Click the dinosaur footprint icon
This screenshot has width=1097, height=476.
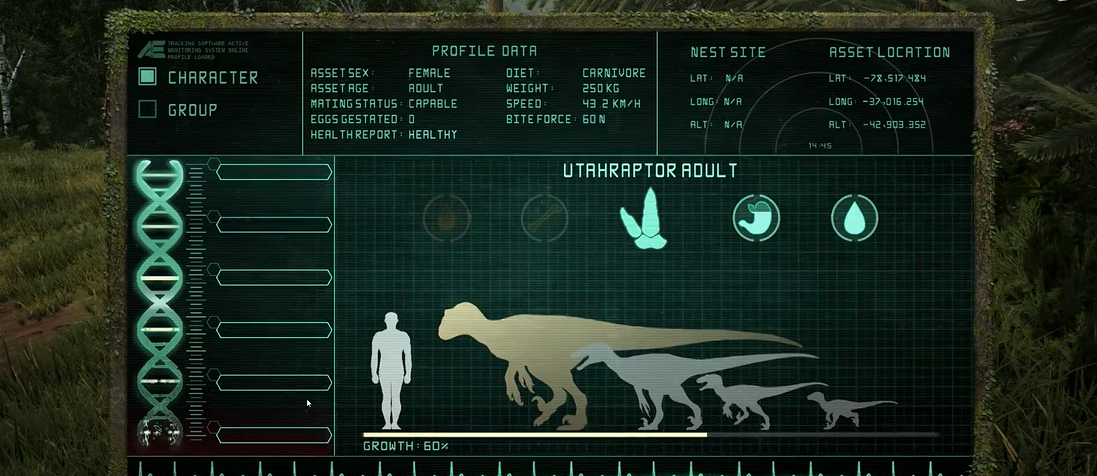pos(643,217)
